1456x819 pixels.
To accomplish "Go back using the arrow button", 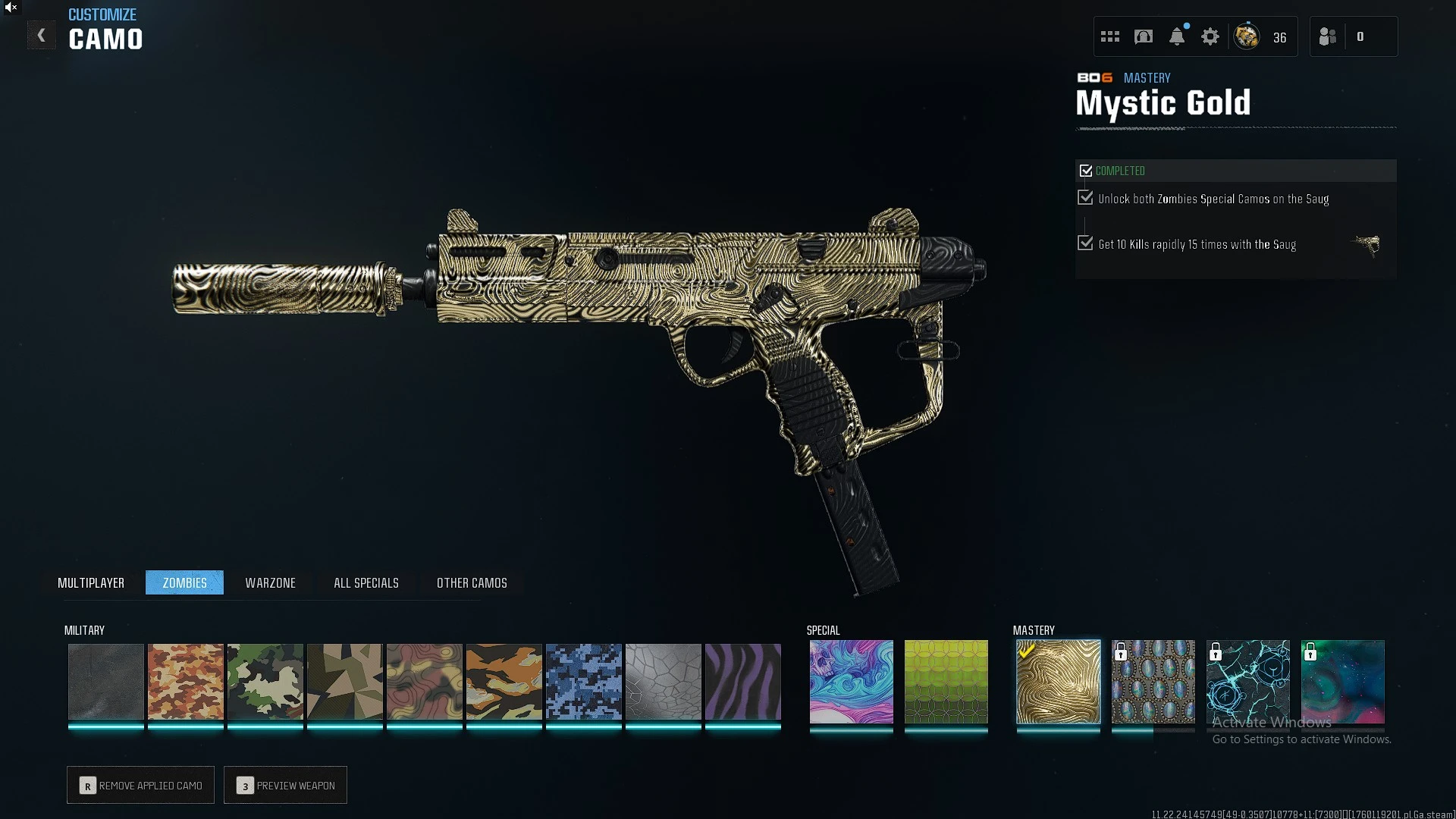I will (x=42, y=36).
